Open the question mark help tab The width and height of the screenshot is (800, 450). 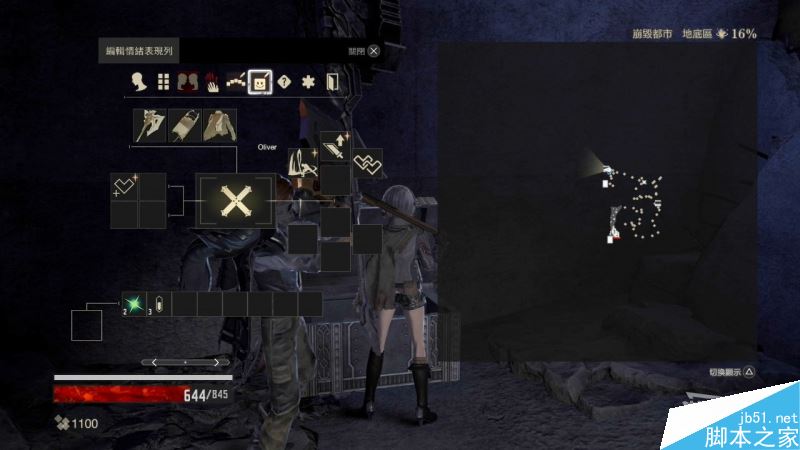tap(285, 82)
